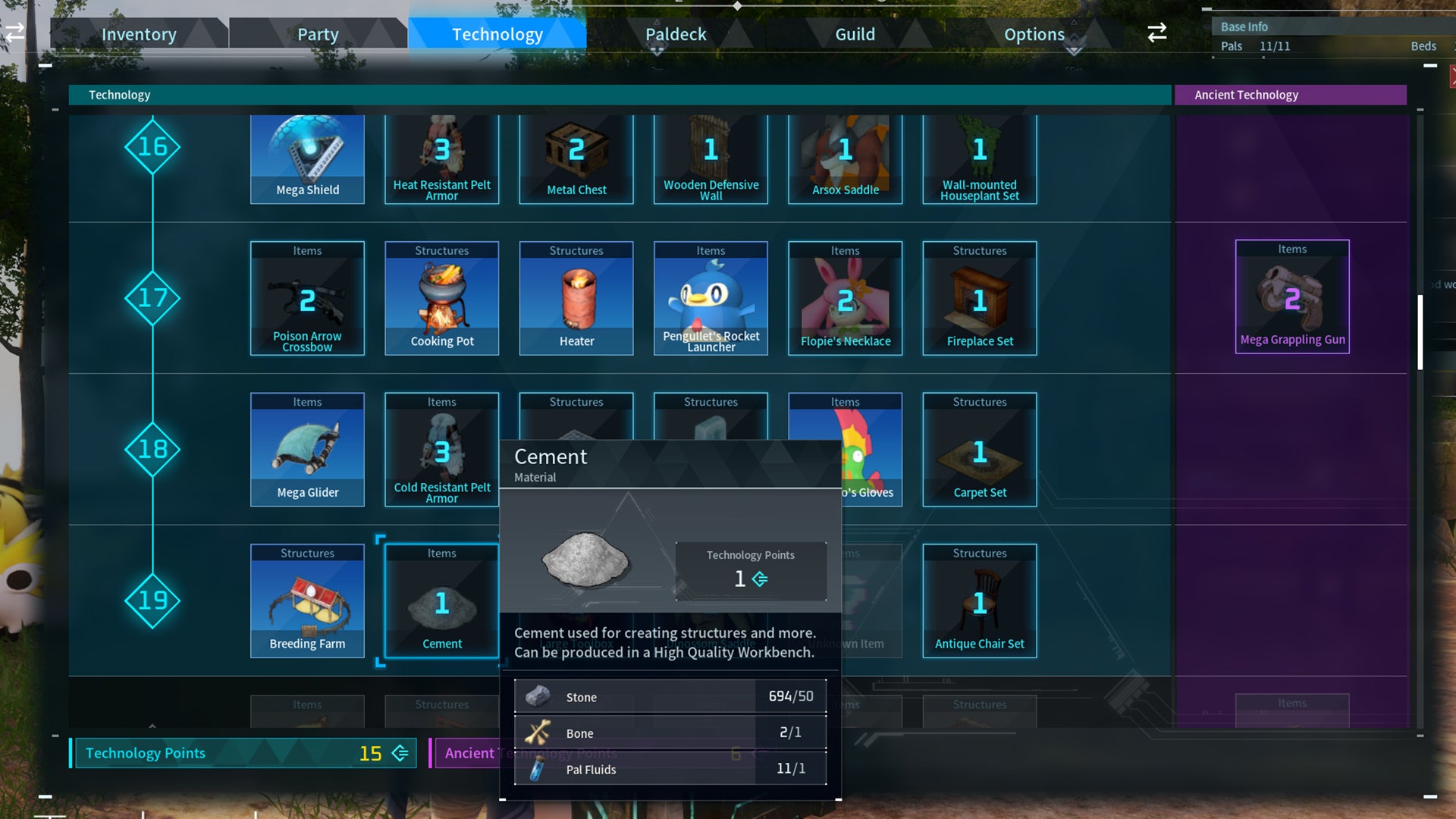
Task: Select the Poison Arrow Crossbow item
Action: 307,300
